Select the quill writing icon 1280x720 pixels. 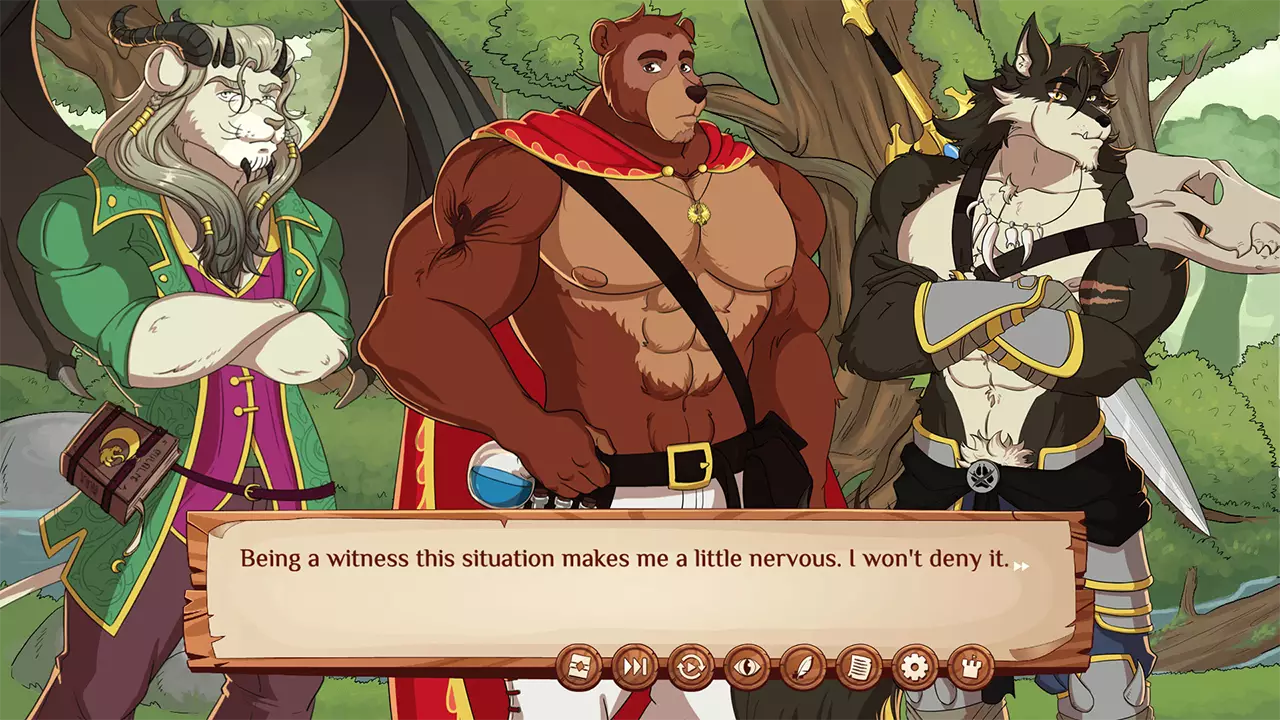[x=803, y=667]
